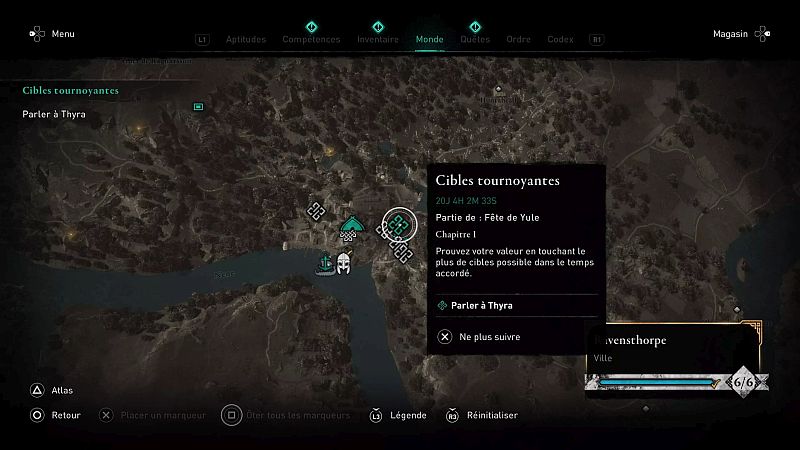
Task: Click the longship marker on the river
Action: (325, 264)
